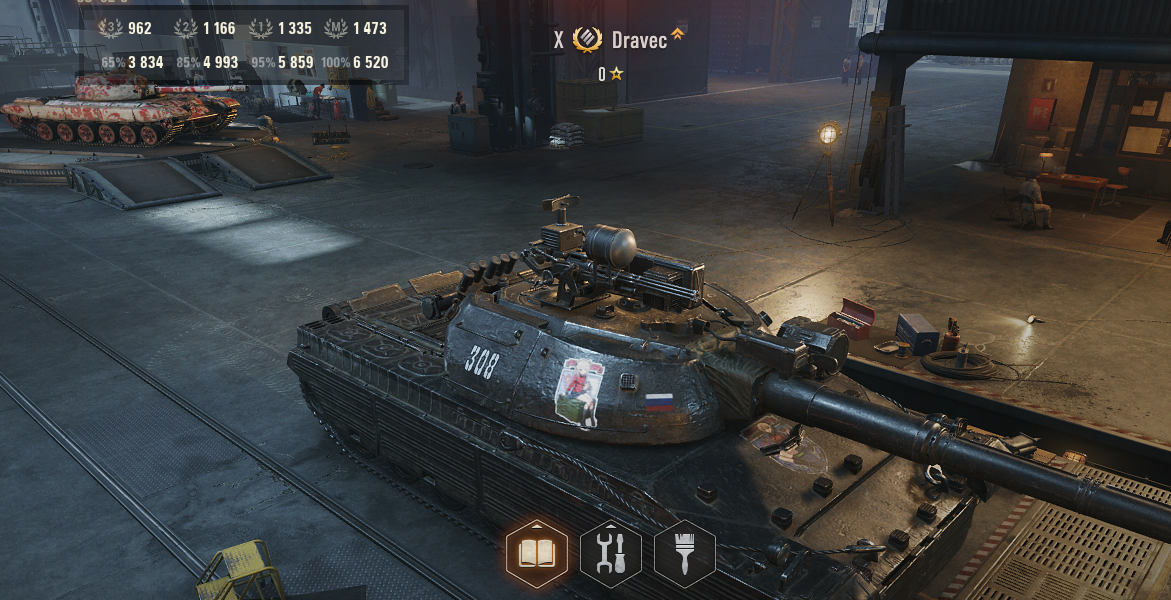Select the Dravec vehicle name
This screenshot has height=600, width=1171.
point(639,40)
